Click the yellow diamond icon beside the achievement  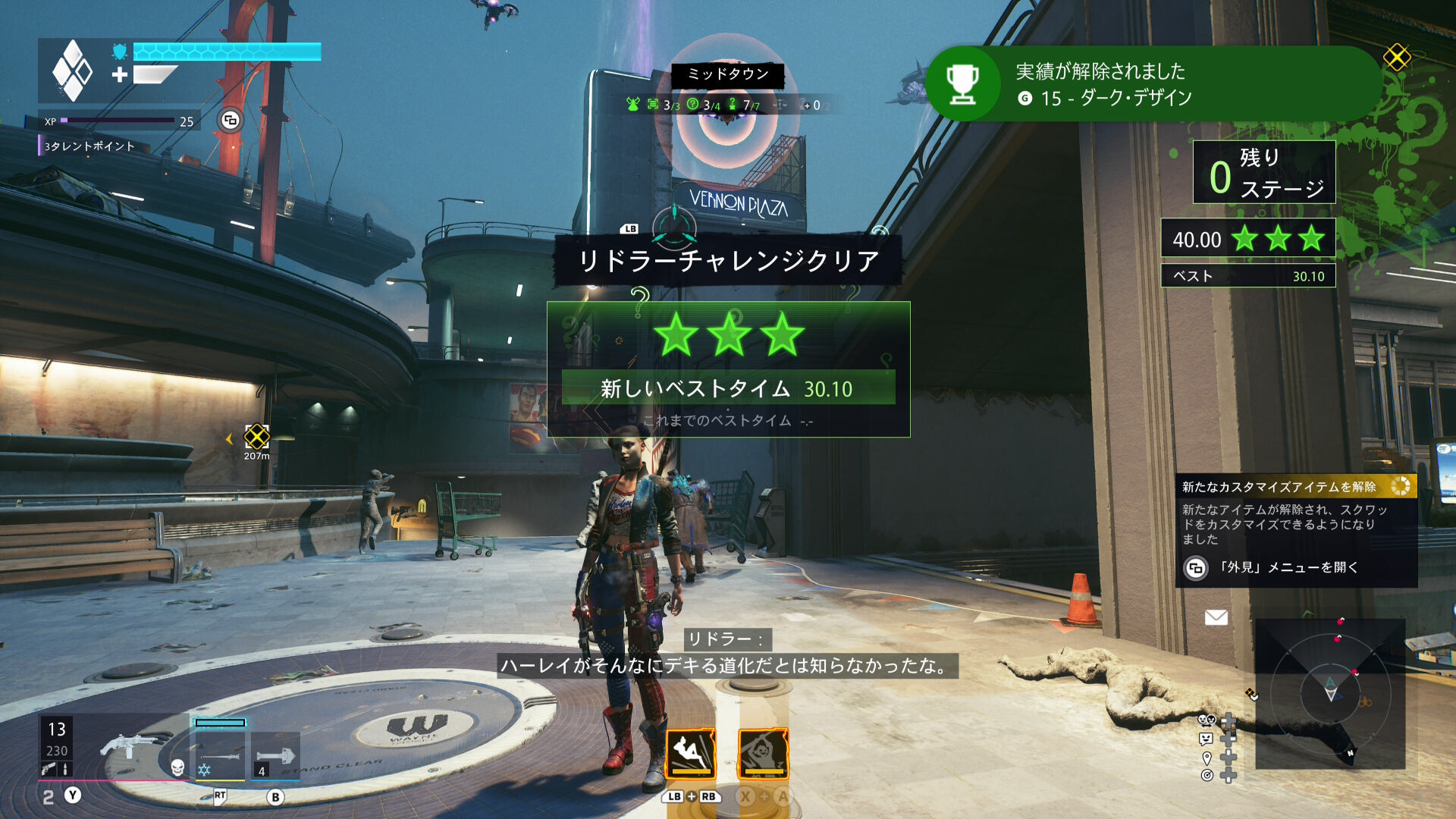point(1396,57)
